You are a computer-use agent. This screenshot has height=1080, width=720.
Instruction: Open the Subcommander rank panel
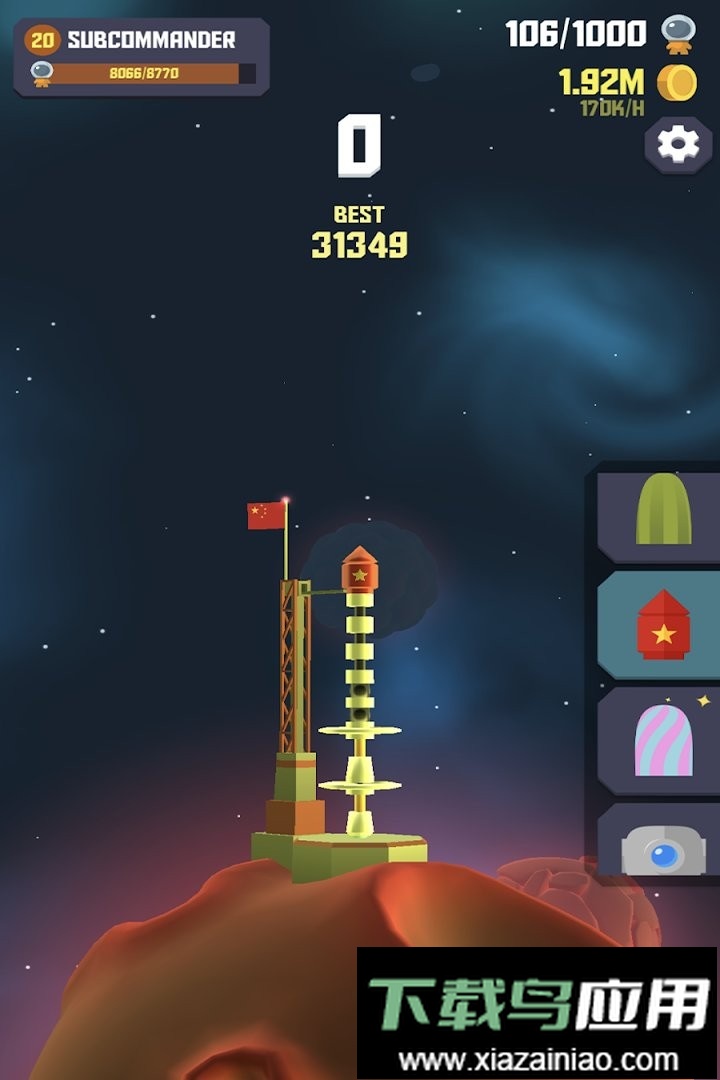pos(141,57)
